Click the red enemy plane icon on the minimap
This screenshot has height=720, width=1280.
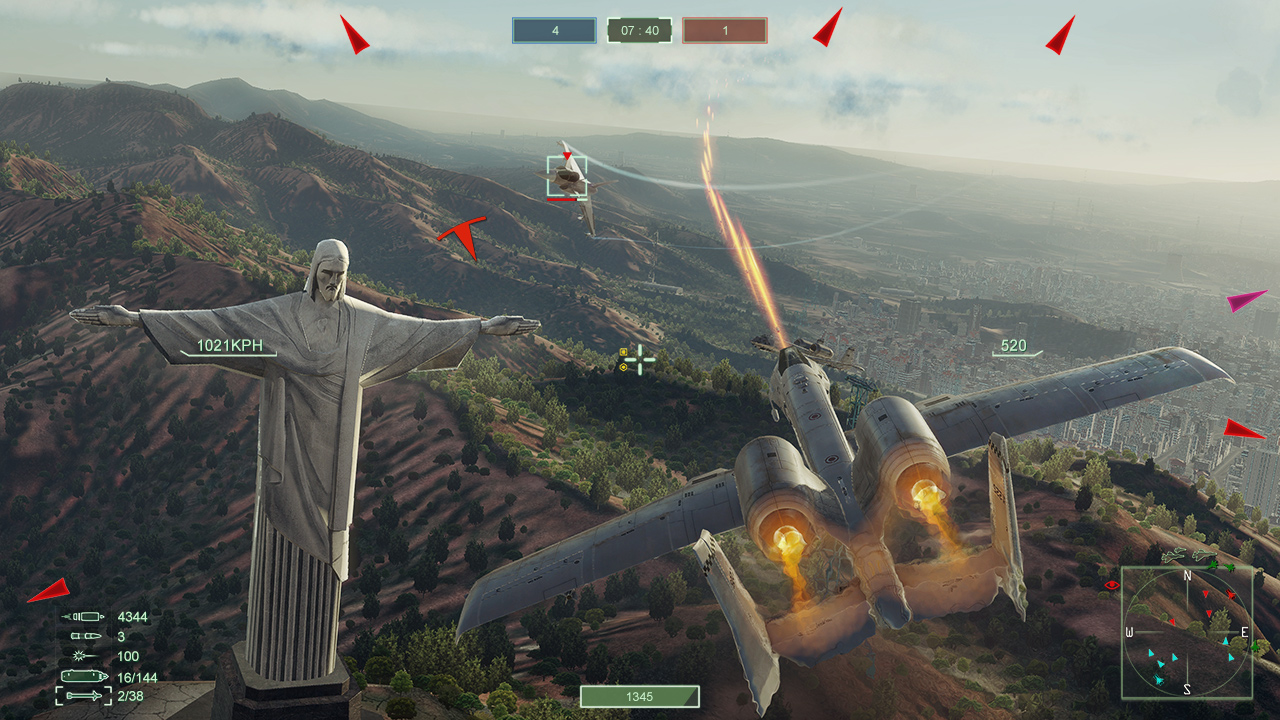click(x=1231, y=595)
